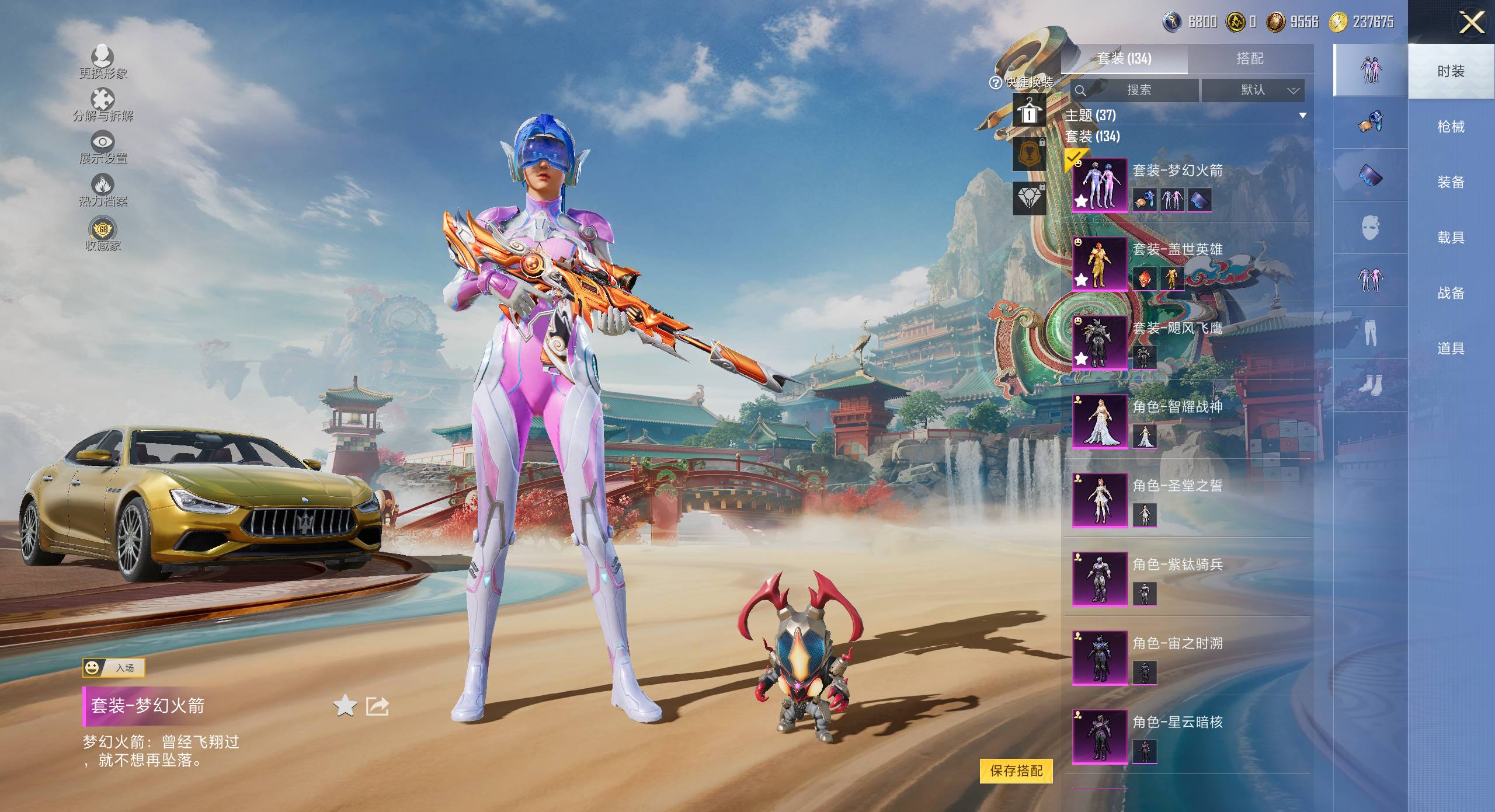Open the 默认 sort dropdown
Image resolution: width=1495 pixels, height=812 pixels.
1253,90
